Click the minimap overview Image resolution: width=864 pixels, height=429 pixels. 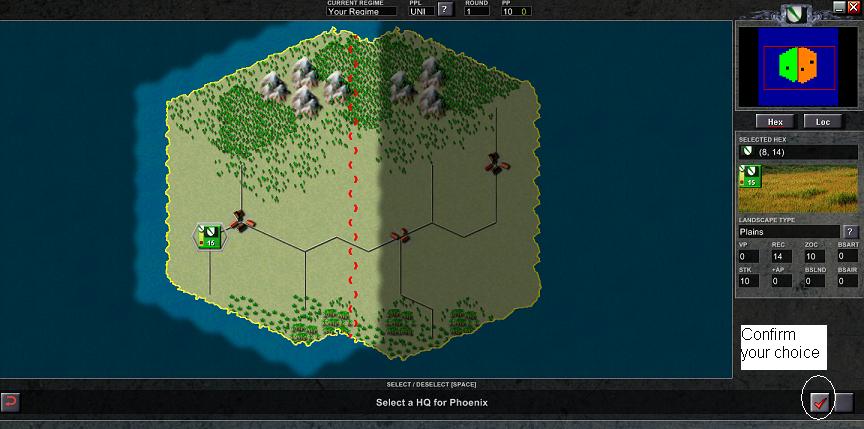pyautogui.click(x=797, y=66)
